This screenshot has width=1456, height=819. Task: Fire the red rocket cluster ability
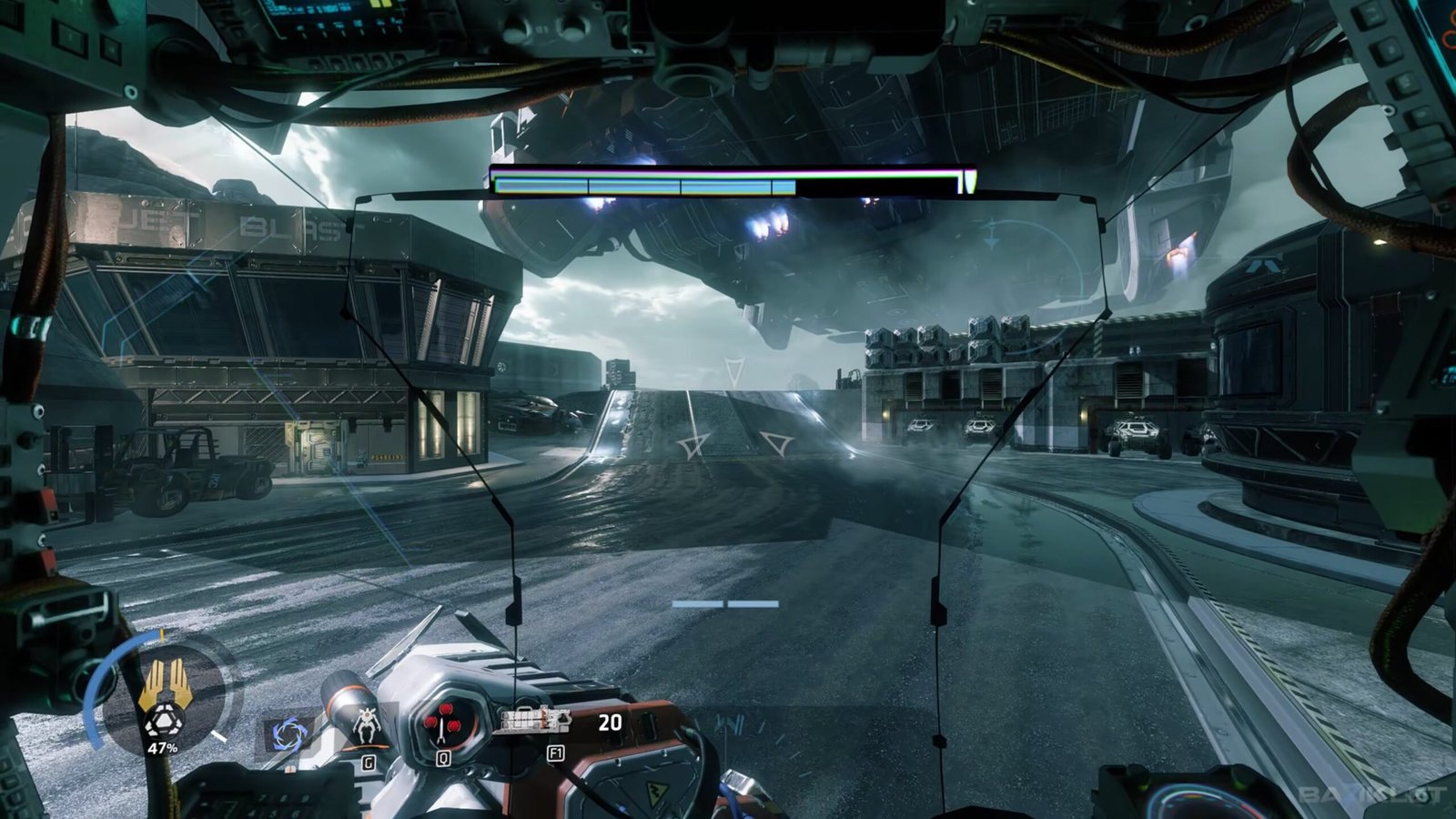(443, 723)
